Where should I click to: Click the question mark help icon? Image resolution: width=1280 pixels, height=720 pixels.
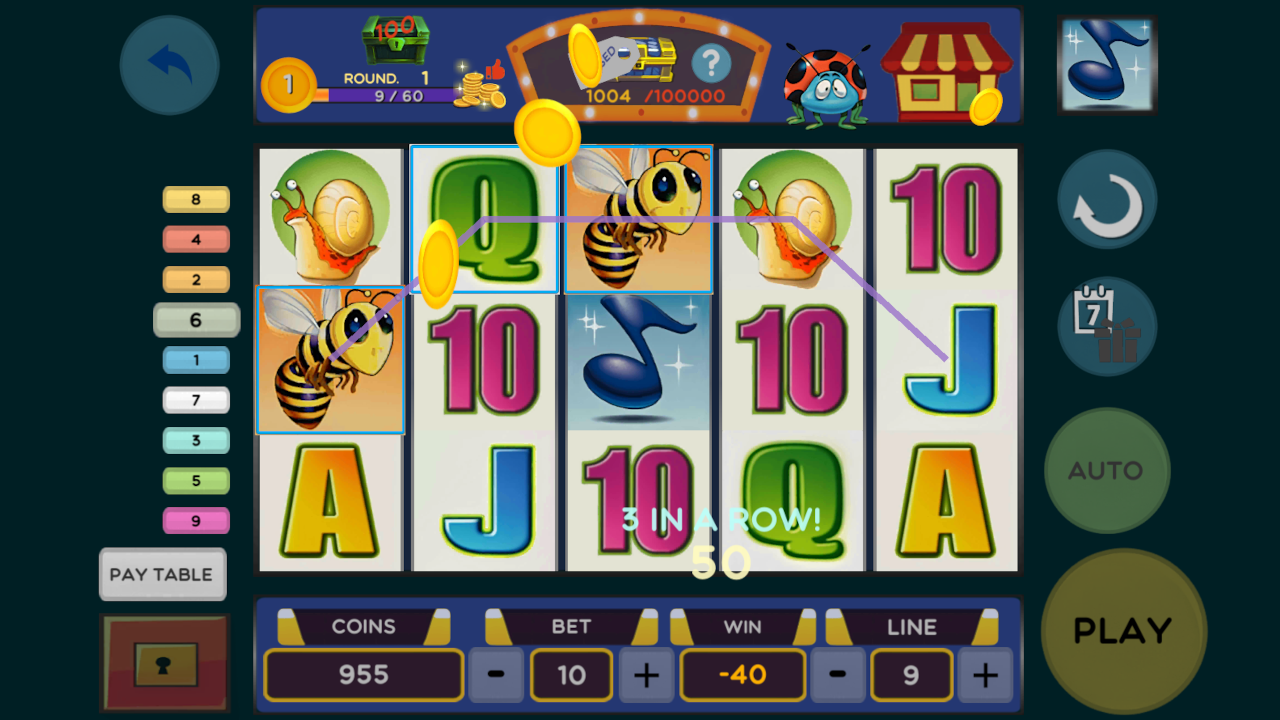click(713, 63)
